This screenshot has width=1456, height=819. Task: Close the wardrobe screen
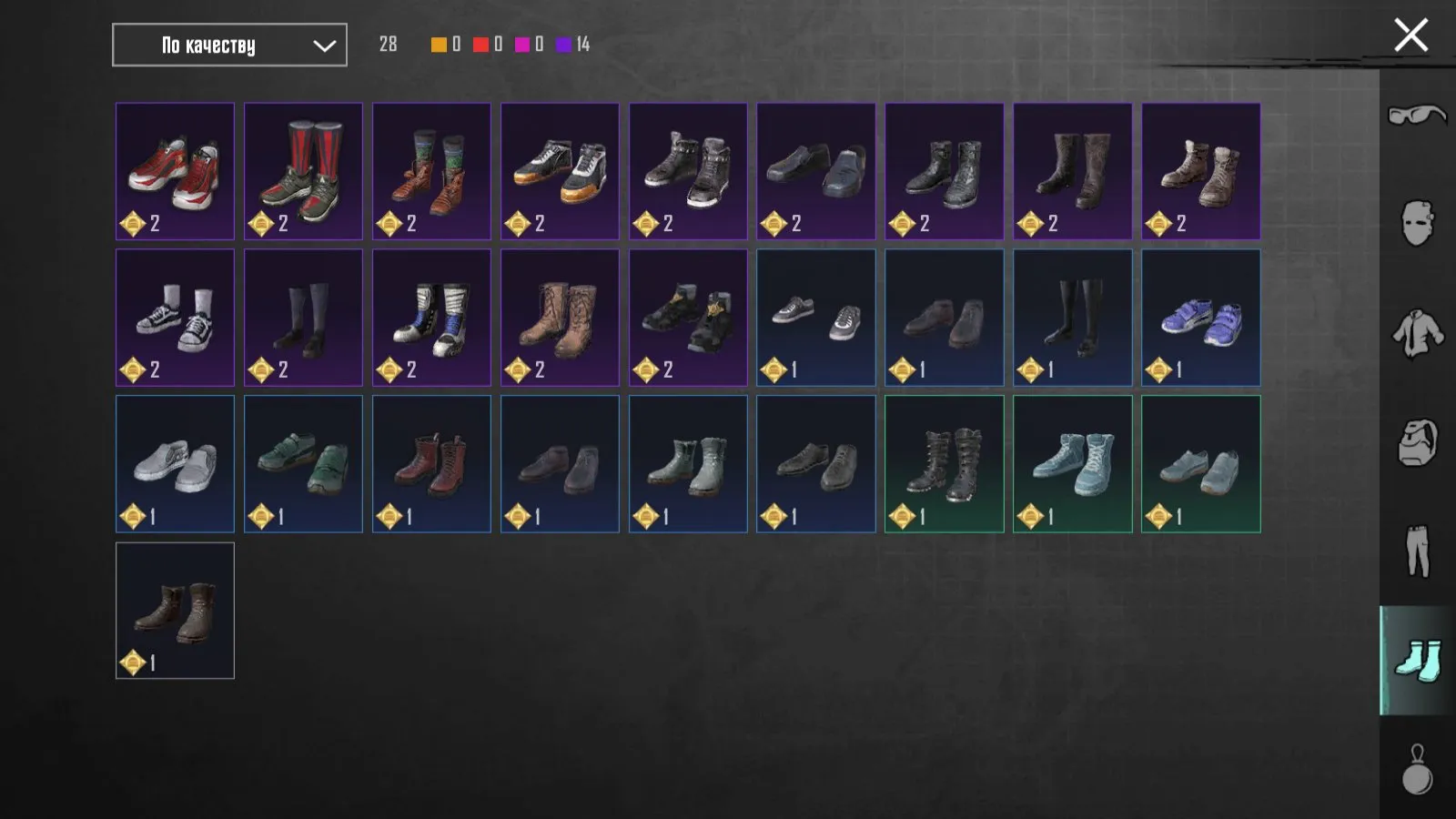click(x=1410, y=35)
